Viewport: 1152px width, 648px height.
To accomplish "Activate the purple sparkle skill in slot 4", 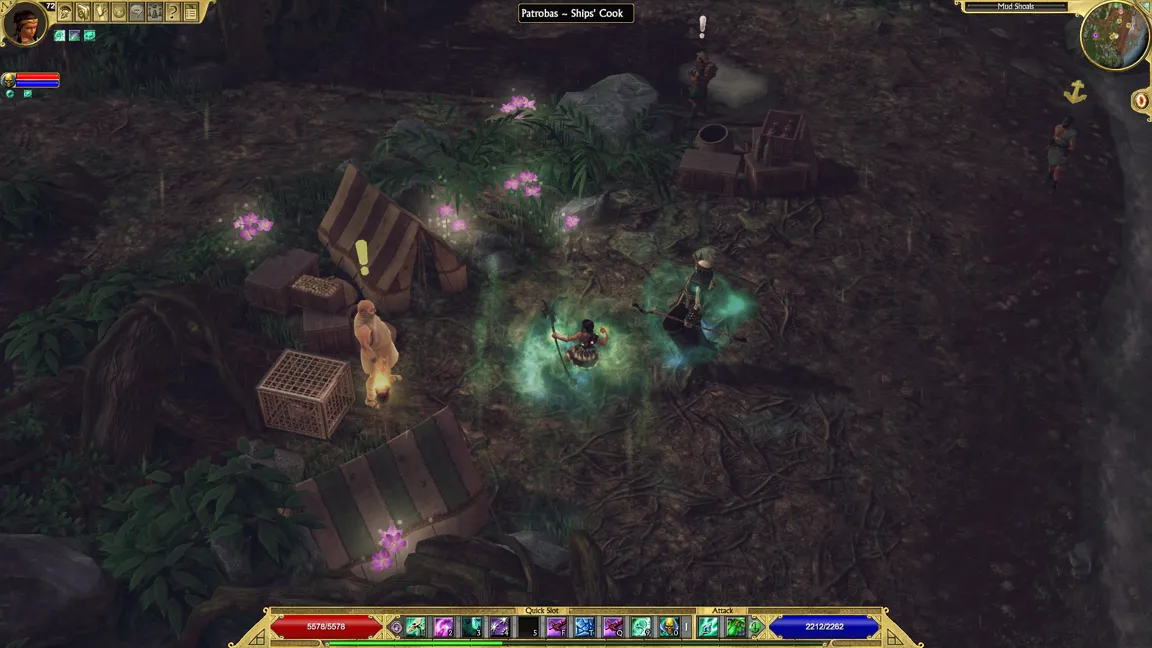I will [x=499, y=627].
